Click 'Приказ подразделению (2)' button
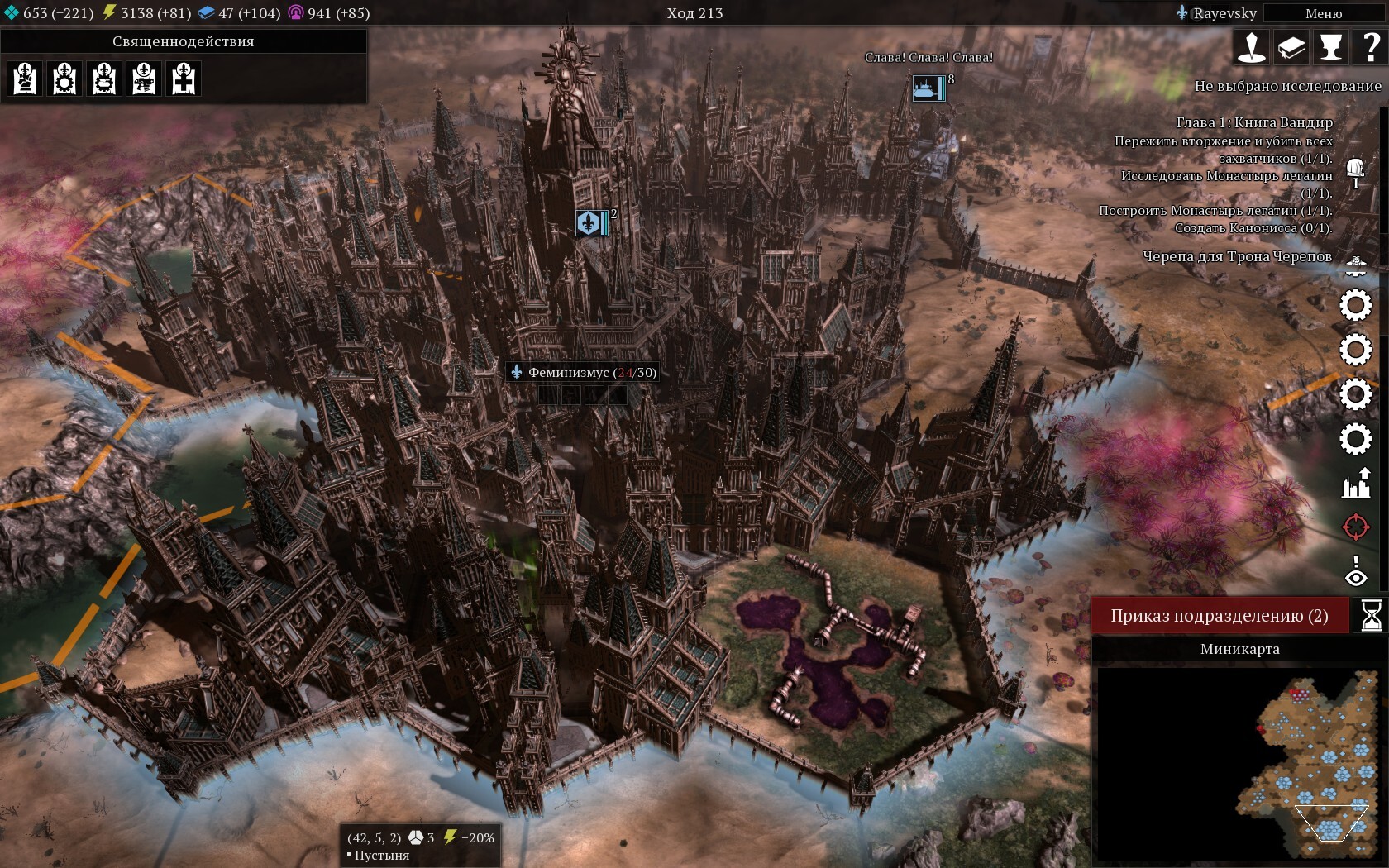This screenshot has height=868, width=1389. pos(1220,616)
